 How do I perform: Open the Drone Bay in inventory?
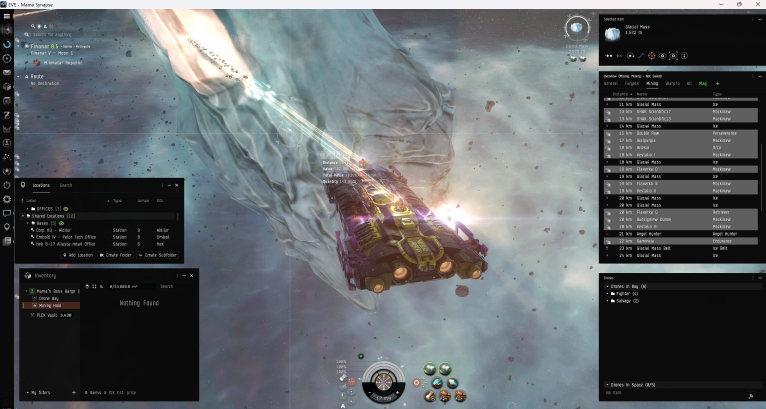point(46,298)
